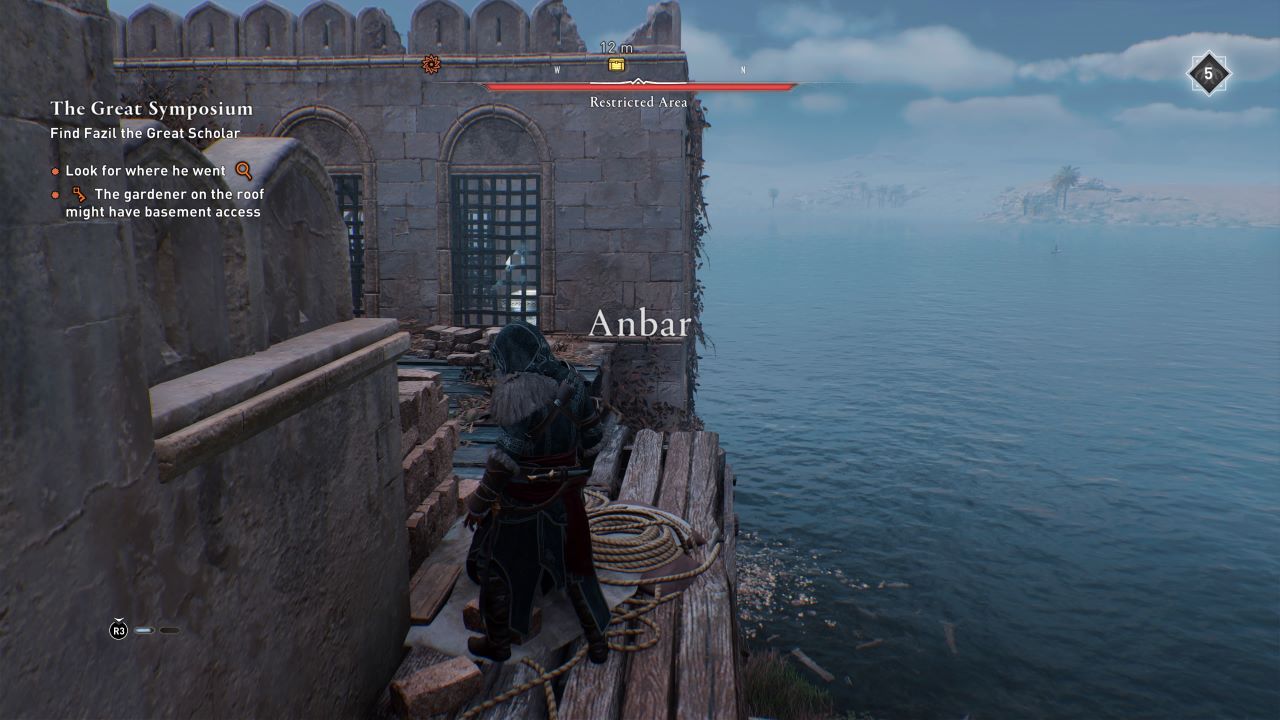Viewport: 1280px width, 720px height.
Task: Click 'Find Fazil the Great Scholar' subtitle
Action: click(145, 131)
